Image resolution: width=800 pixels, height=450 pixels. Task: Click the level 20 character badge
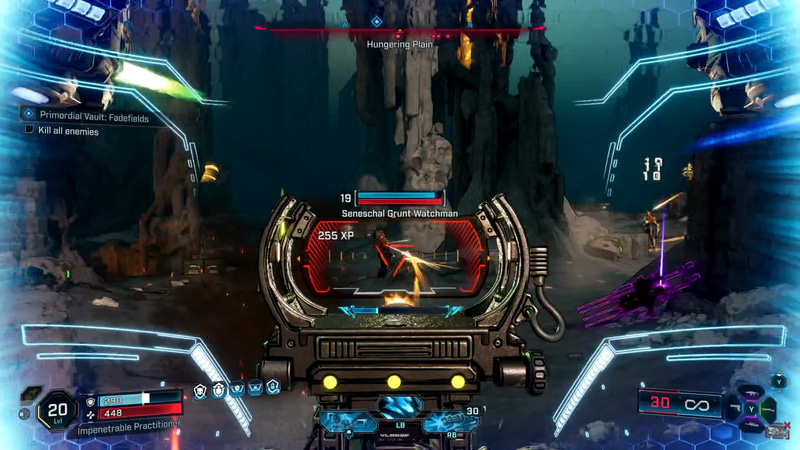[x=57, y=408]
